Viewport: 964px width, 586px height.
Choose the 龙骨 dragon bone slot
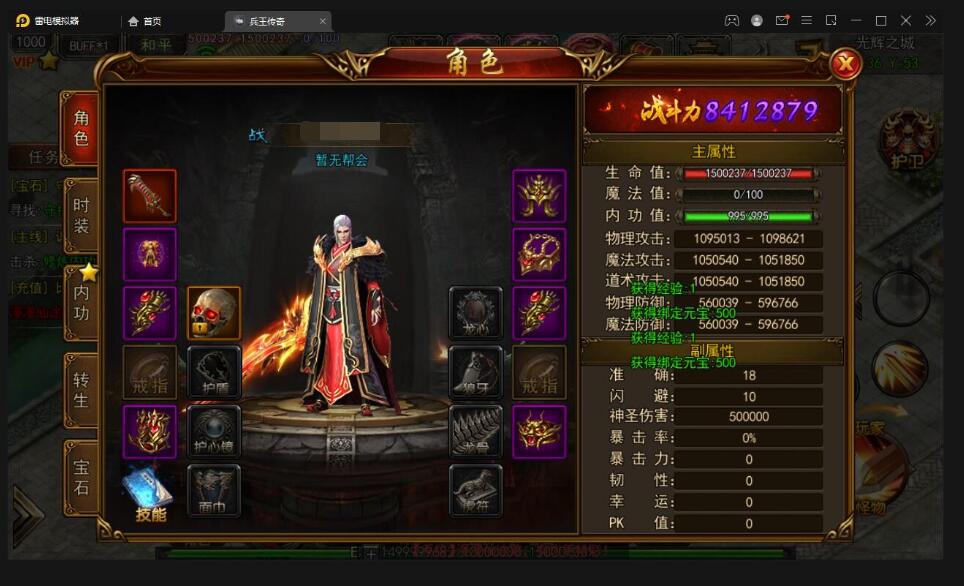click(x=475, y=431)
